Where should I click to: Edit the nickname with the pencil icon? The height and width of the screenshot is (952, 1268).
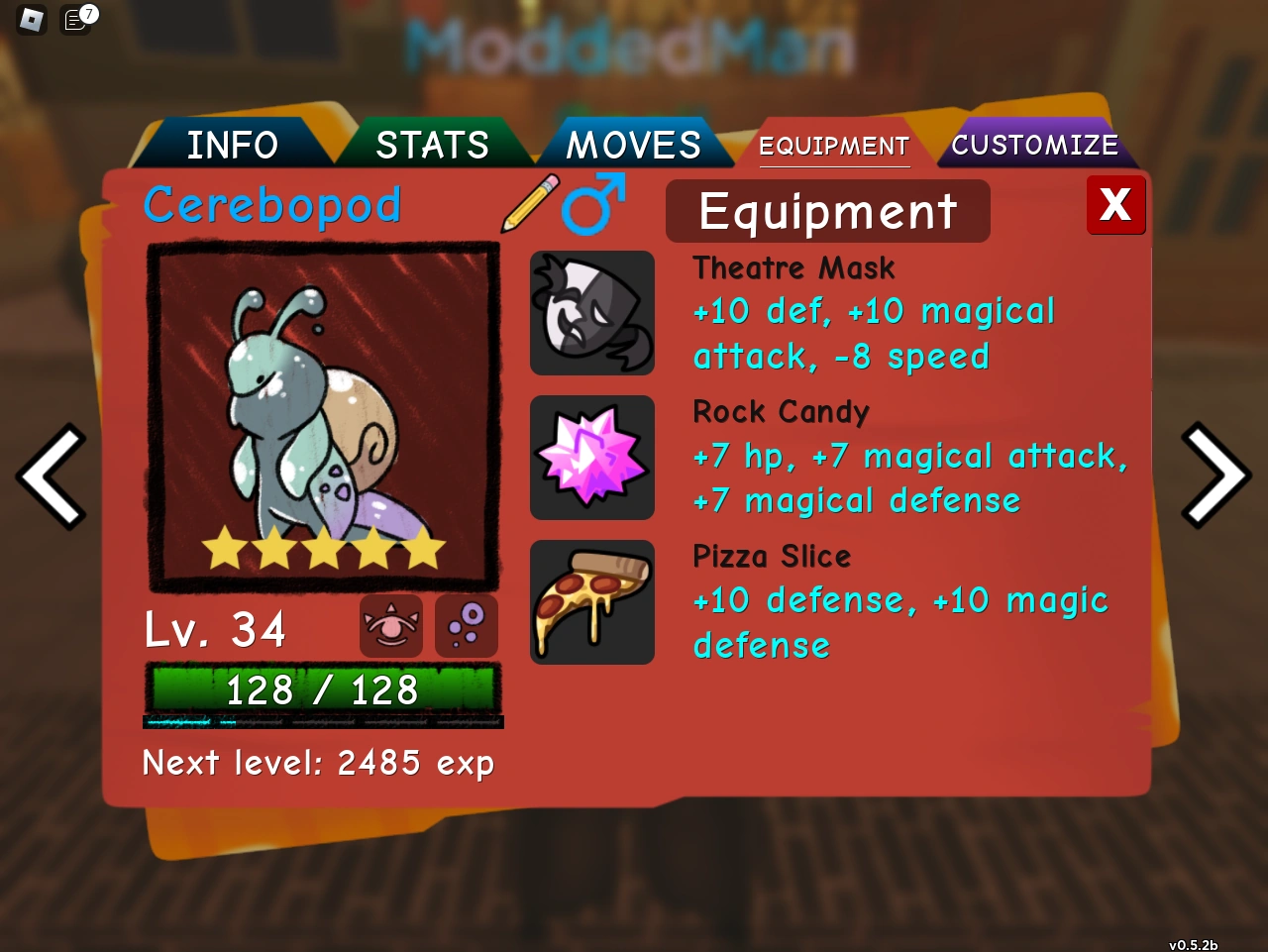coord(528,203)
